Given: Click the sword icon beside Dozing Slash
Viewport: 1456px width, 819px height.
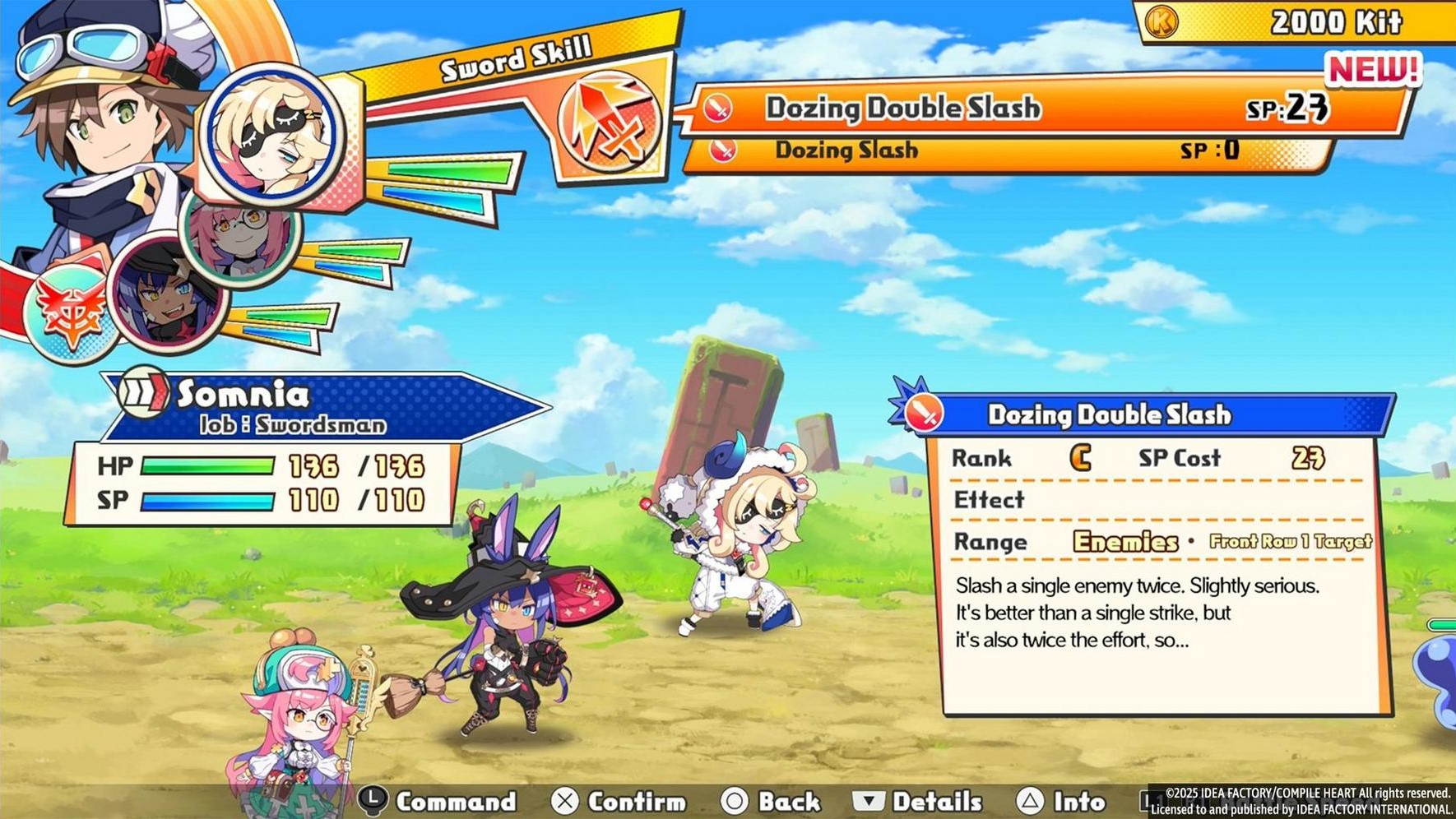Looking at the screenshot, I should pyautogui.click(x=724, y=150).
